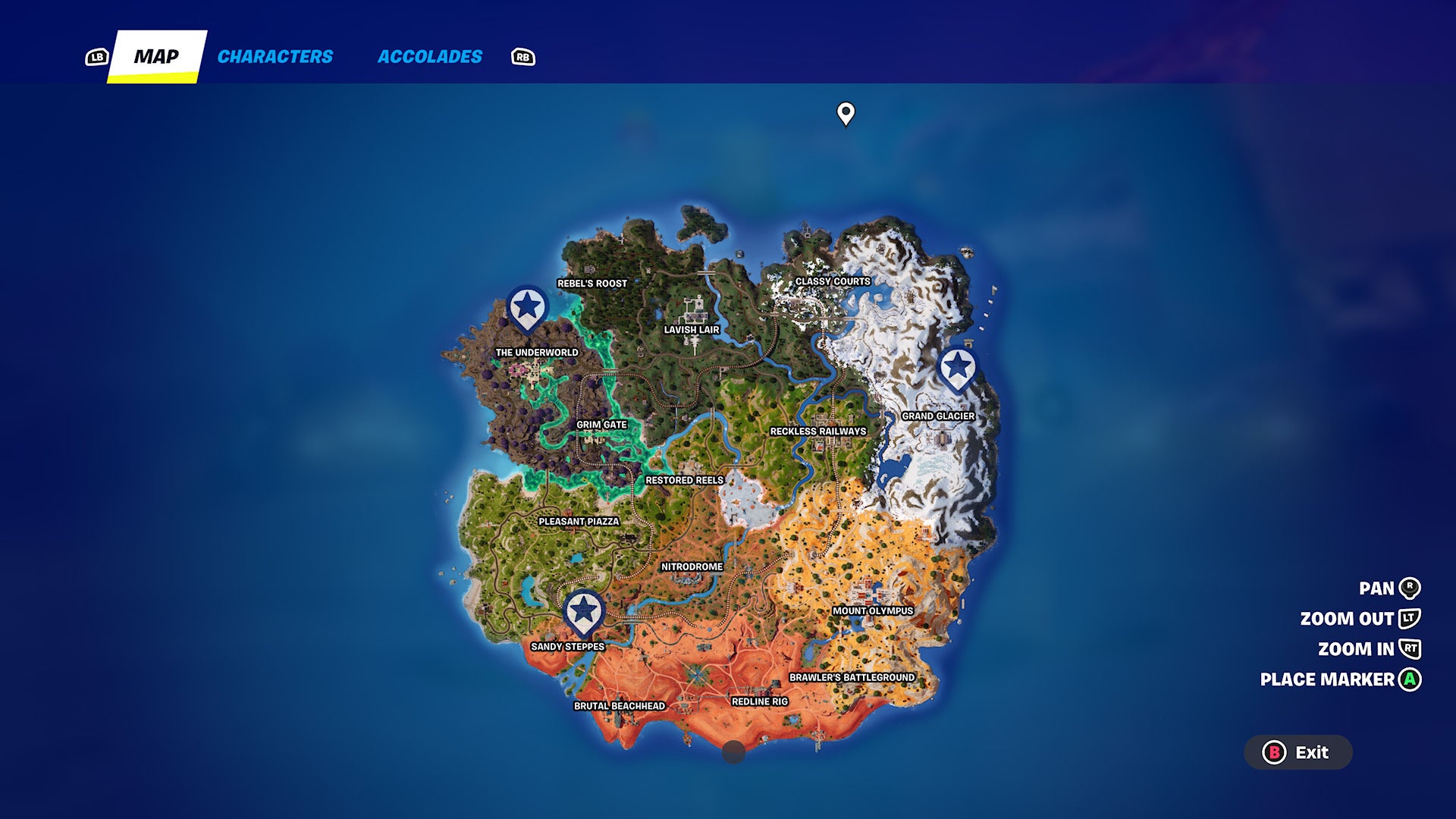Select the MAP tab
The height and width of the screenshot is (819, 1456).
157,56
